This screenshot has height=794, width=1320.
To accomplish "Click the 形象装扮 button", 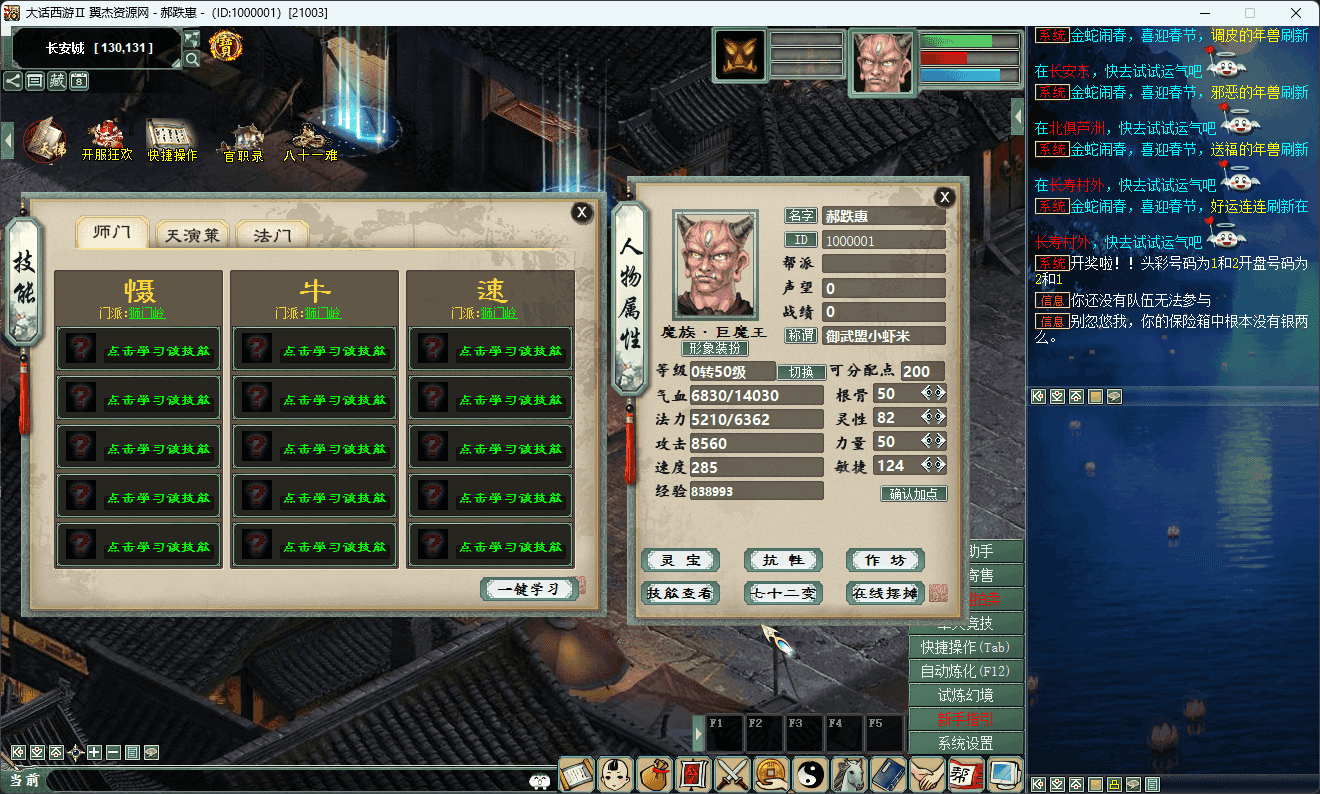I will (714, 349).
